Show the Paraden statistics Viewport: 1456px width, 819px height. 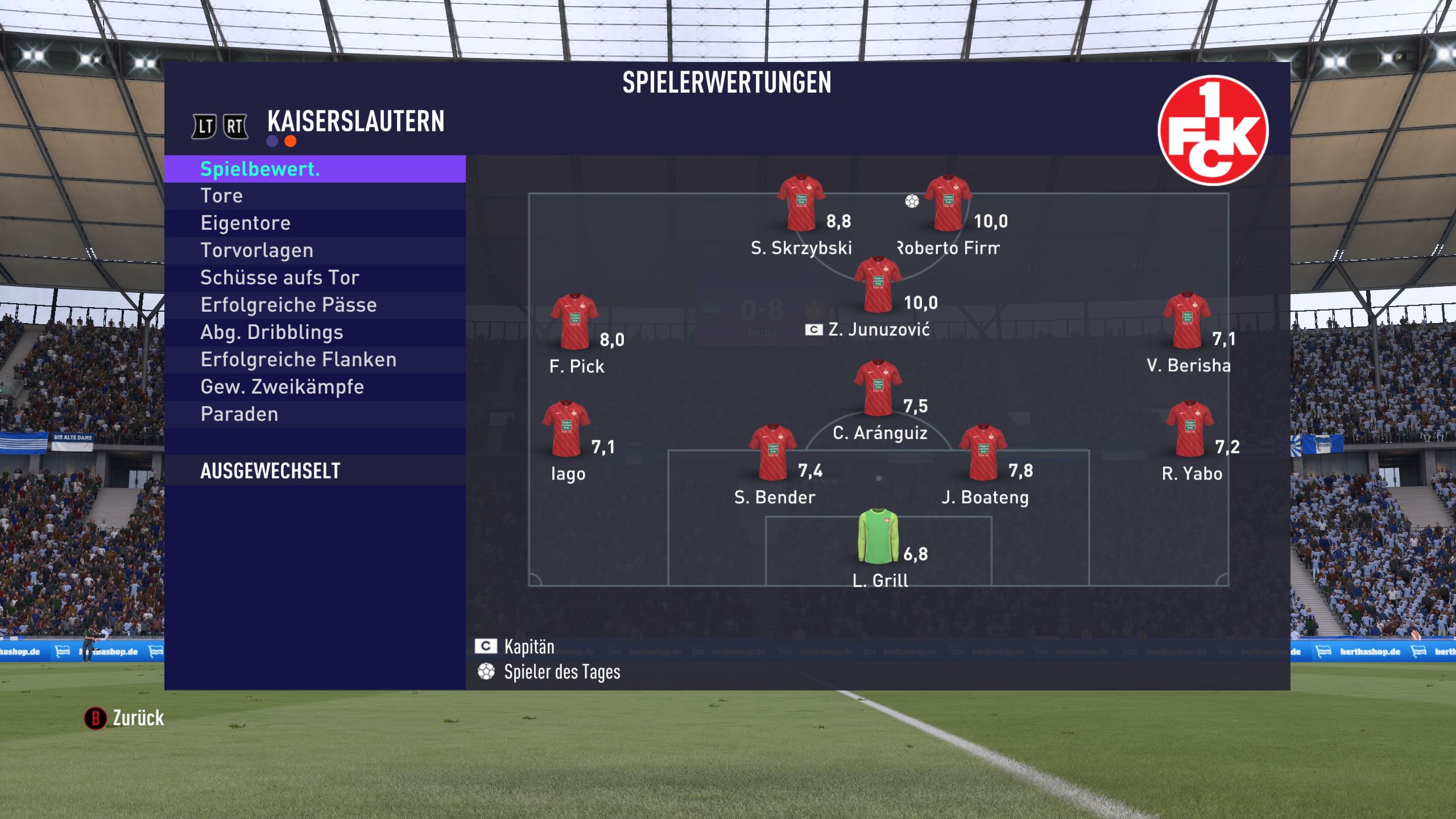[315, 414]
